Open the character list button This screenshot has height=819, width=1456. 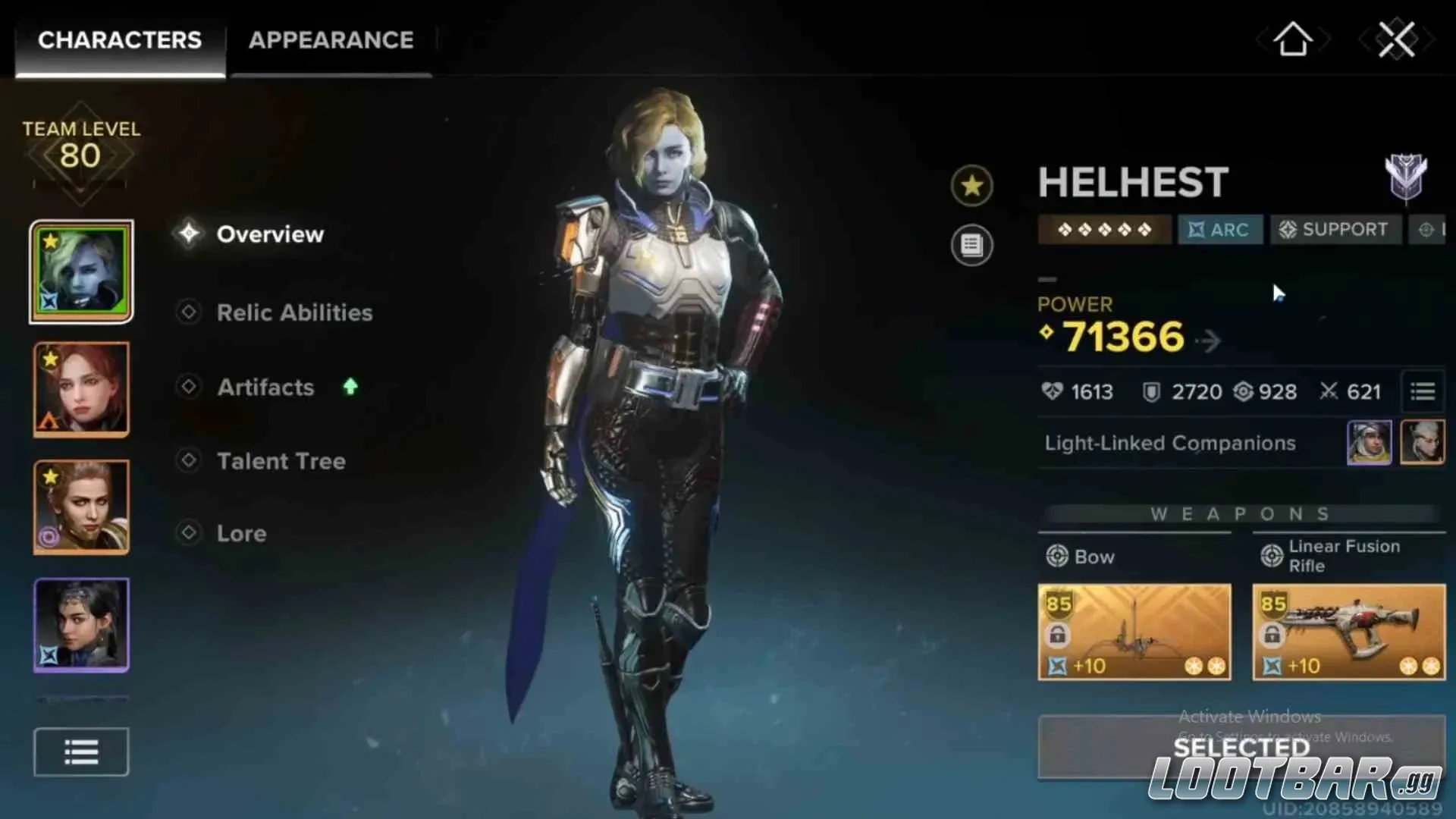click(81, 752)
